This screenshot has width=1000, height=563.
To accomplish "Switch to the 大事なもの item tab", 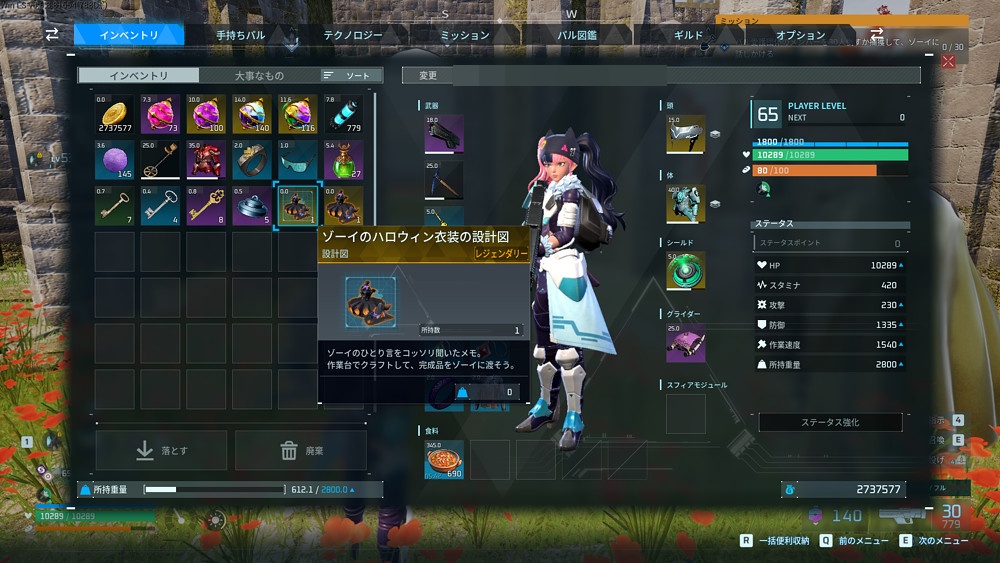I will tap(259, 75).
